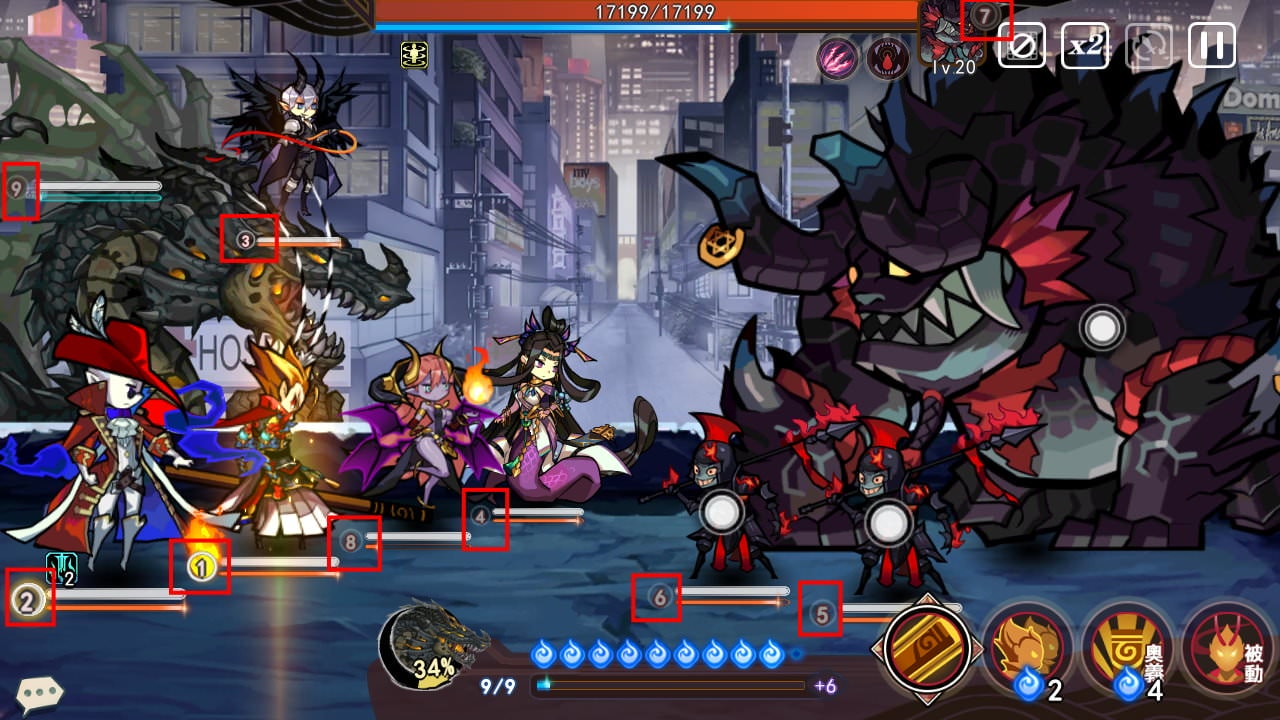1280x720 pixels.
Task: Target the giant beast boss's white marker
Action: click(1102, 328)
